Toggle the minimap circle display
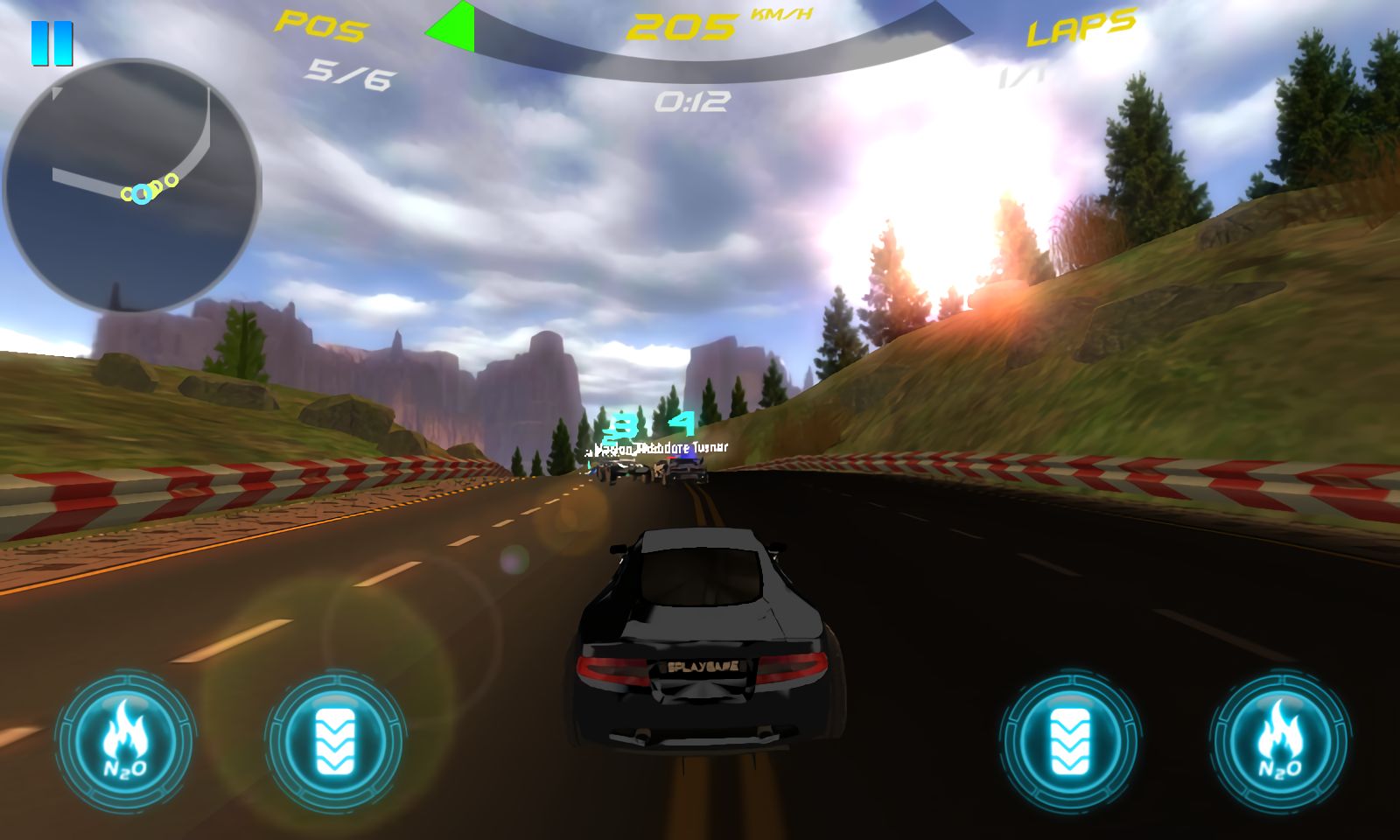The width and height of the screenshot is (1400, 840). [136, 184]
